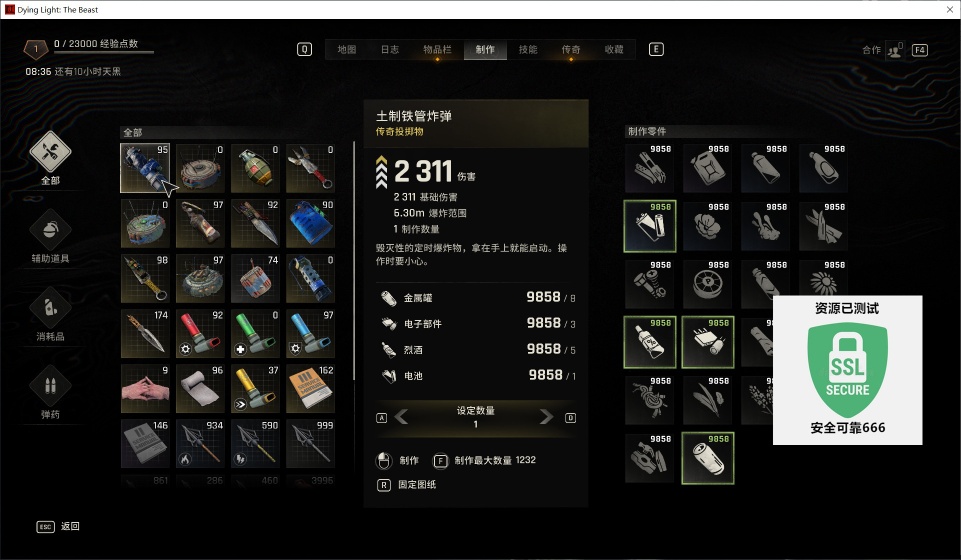The image size is (961, 560).
Task: Click the highlighted battery crafting part
Action: pos(707,457)
